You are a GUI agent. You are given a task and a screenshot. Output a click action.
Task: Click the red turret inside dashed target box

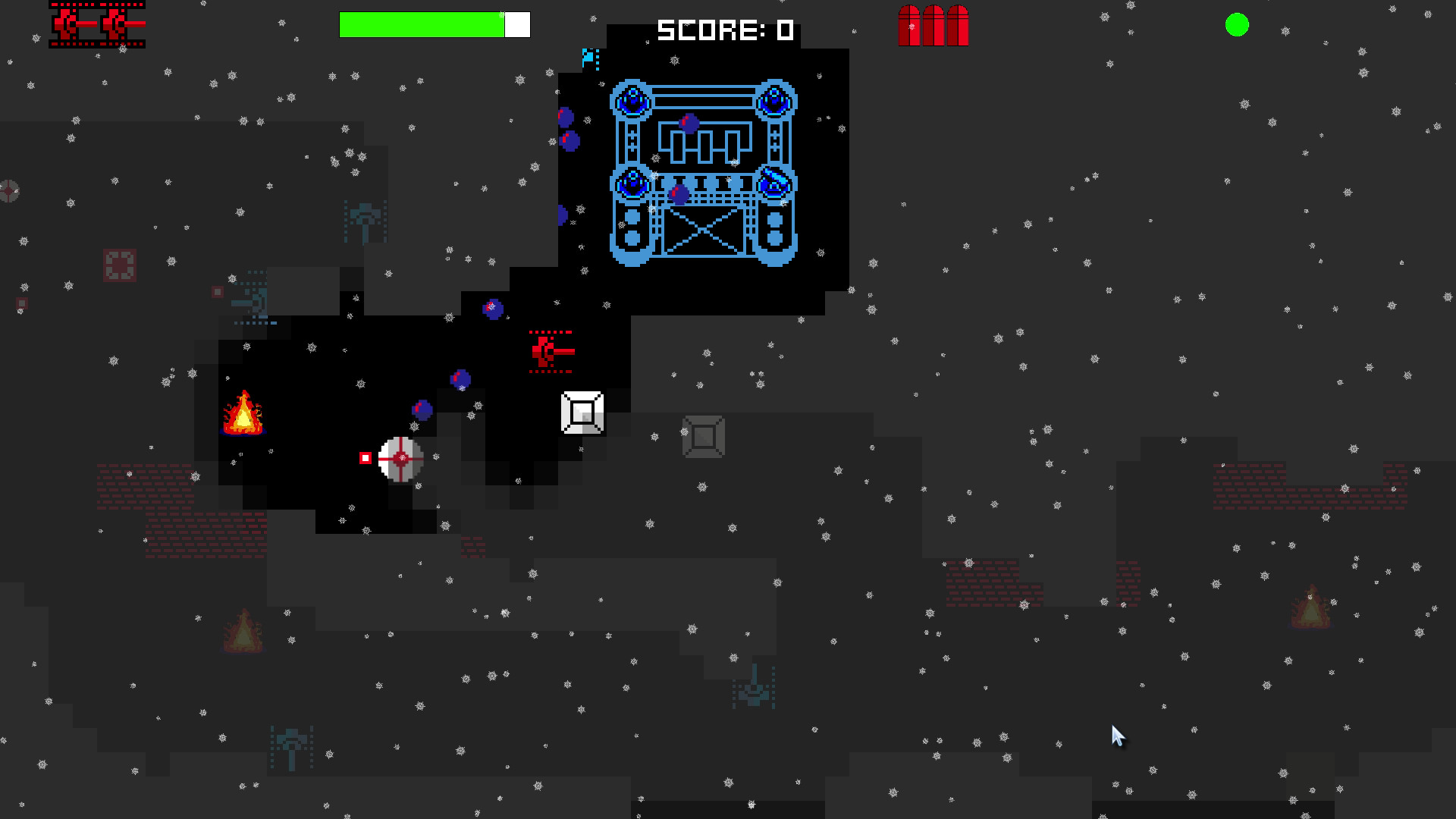(x=551, y=351)
